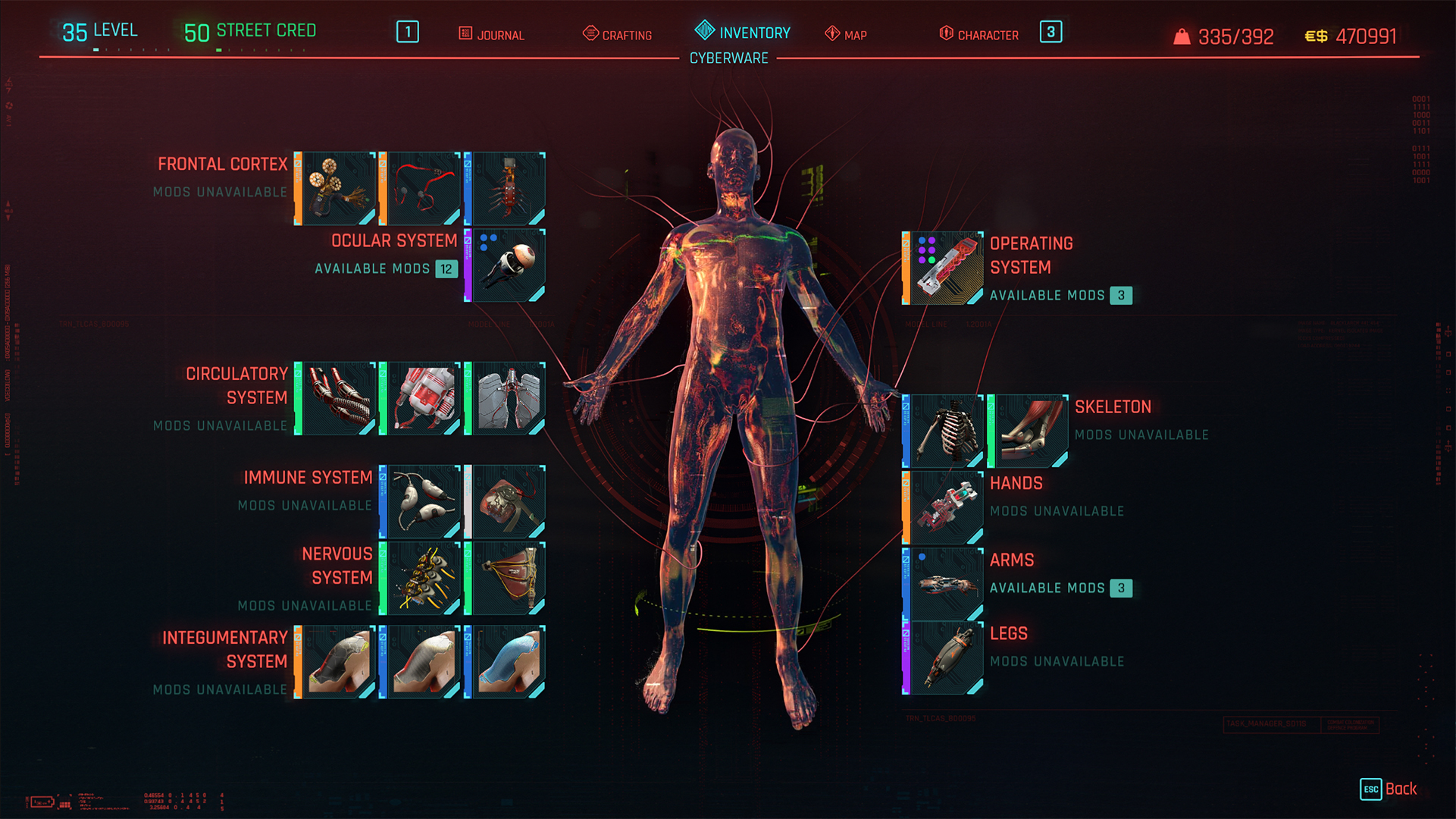Select the skeleton joint implant slot
The height and width of the screenshot is (819, 1456).
coord(1029,431)
